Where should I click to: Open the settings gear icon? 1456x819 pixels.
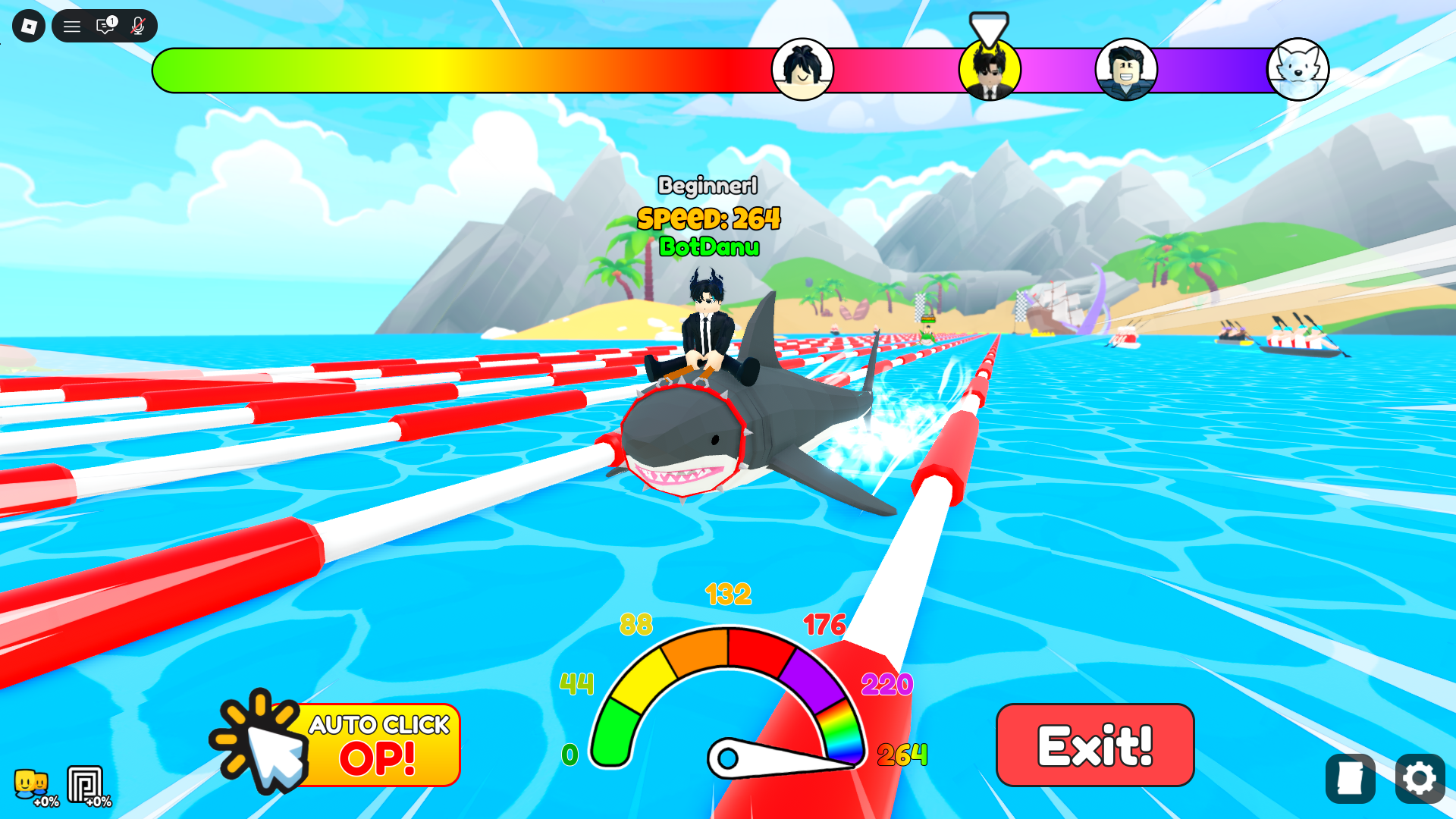[1420, 778]
